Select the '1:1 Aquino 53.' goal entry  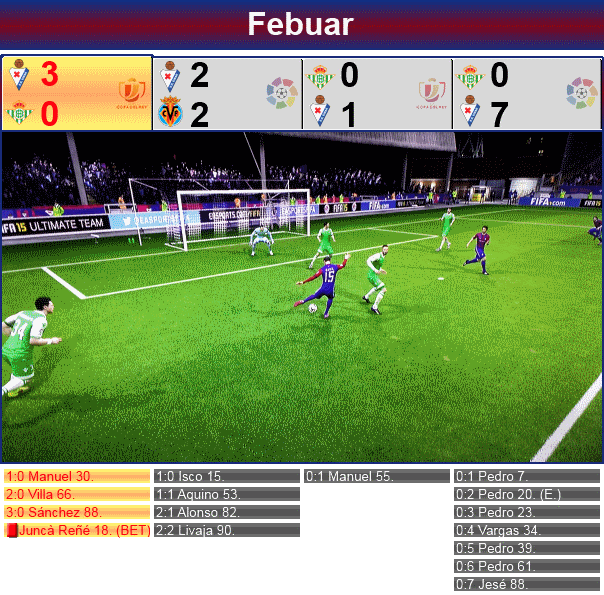(x=227, y=494)
